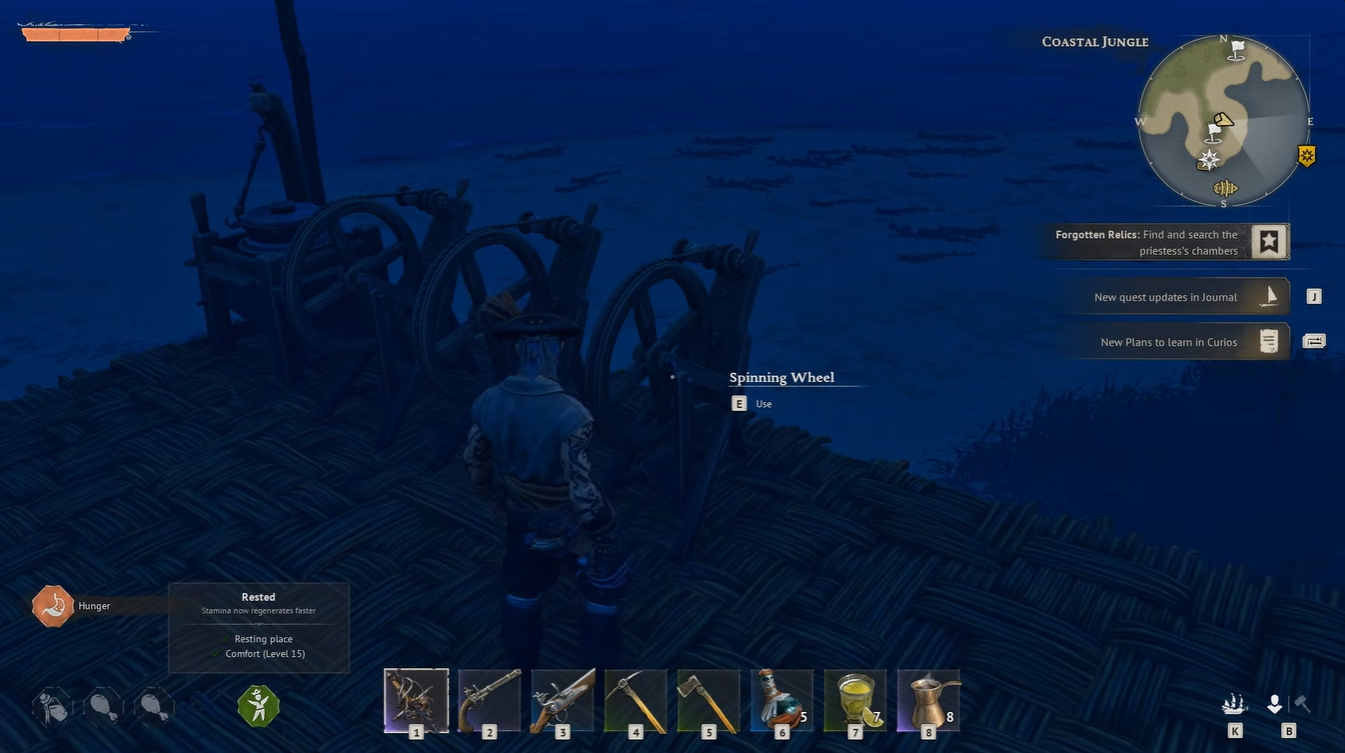This screenshot has height=753, width=1345.
Task: Click the orange Hunger status icon
Action: click(53, 606)
